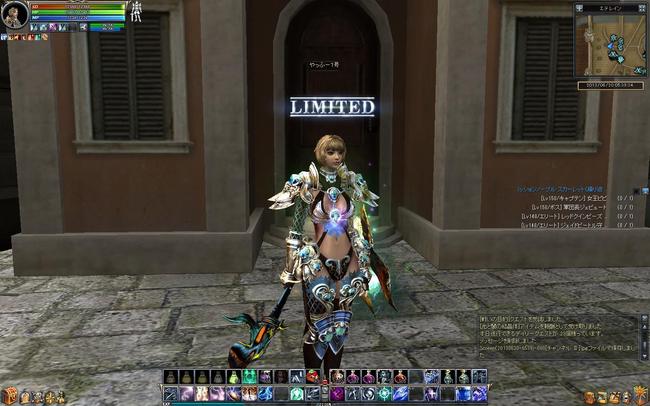Click the minimap location name bar
Screen dimensions: 650x406
611,7
